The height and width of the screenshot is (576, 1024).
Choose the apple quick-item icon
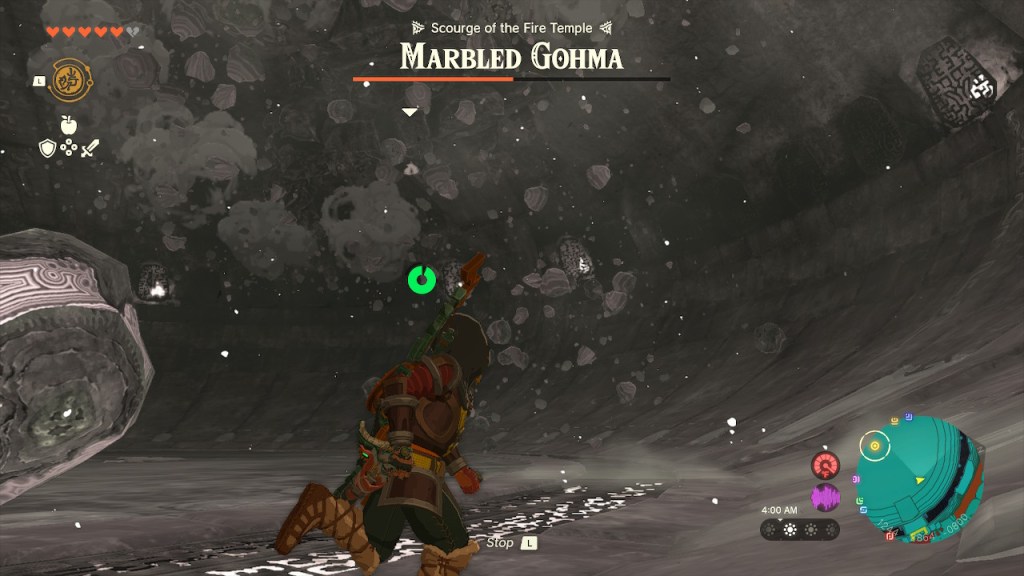click(x=69, y=125)
